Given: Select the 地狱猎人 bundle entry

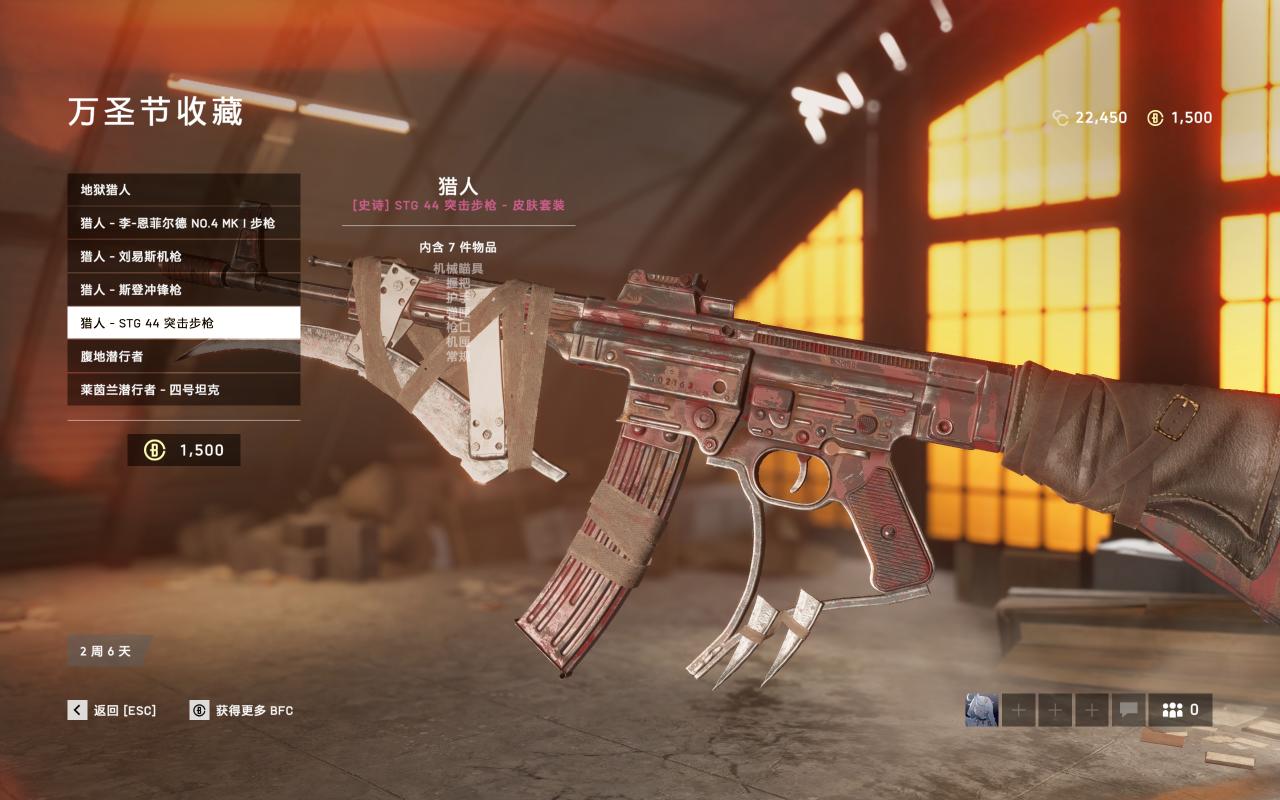Looking at the screenshot, I should coord(183,190).
